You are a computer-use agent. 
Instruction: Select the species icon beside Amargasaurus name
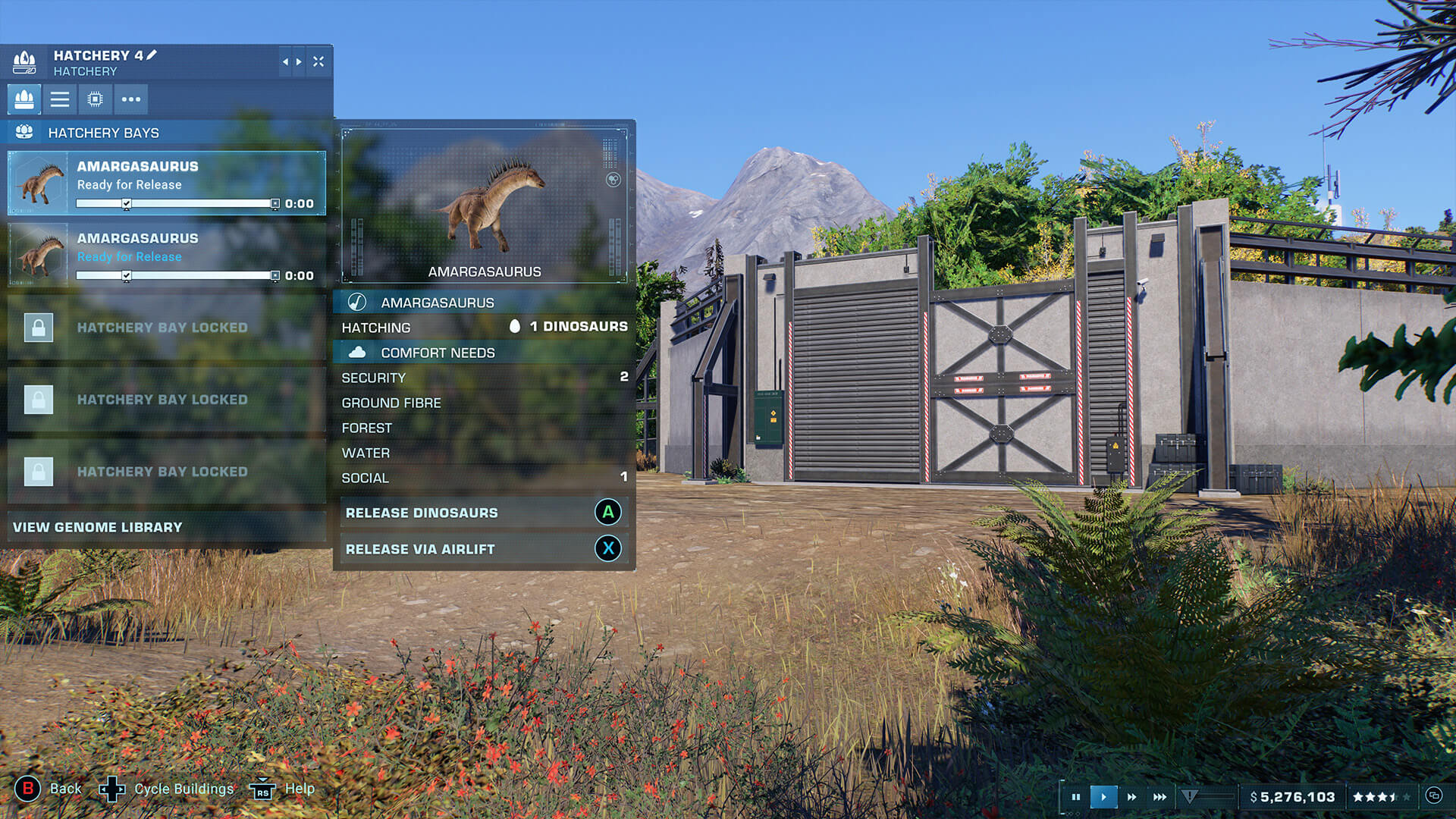pos(356,302)
